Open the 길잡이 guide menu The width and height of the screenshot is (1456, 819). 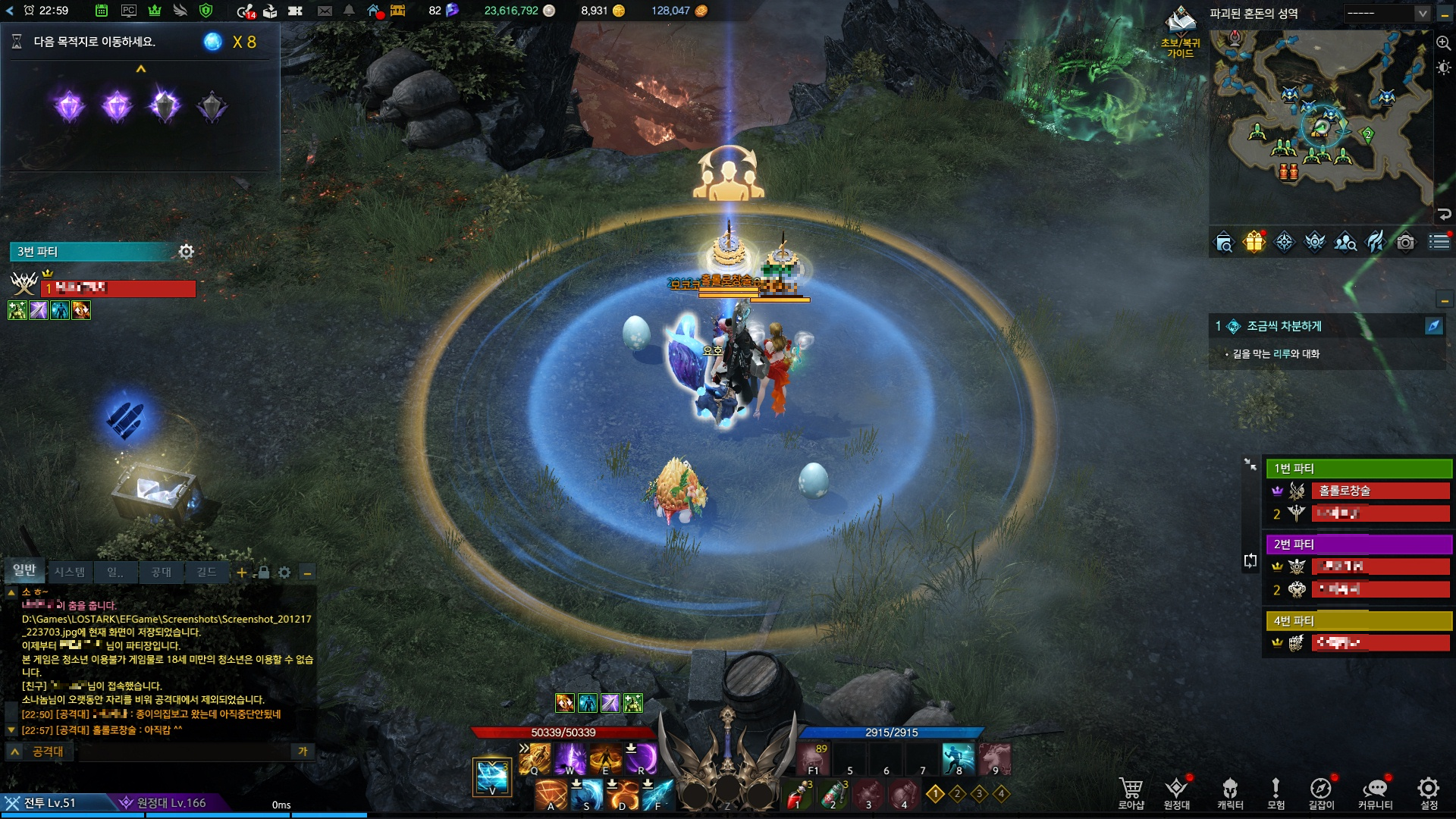(x=1321, y=792)
